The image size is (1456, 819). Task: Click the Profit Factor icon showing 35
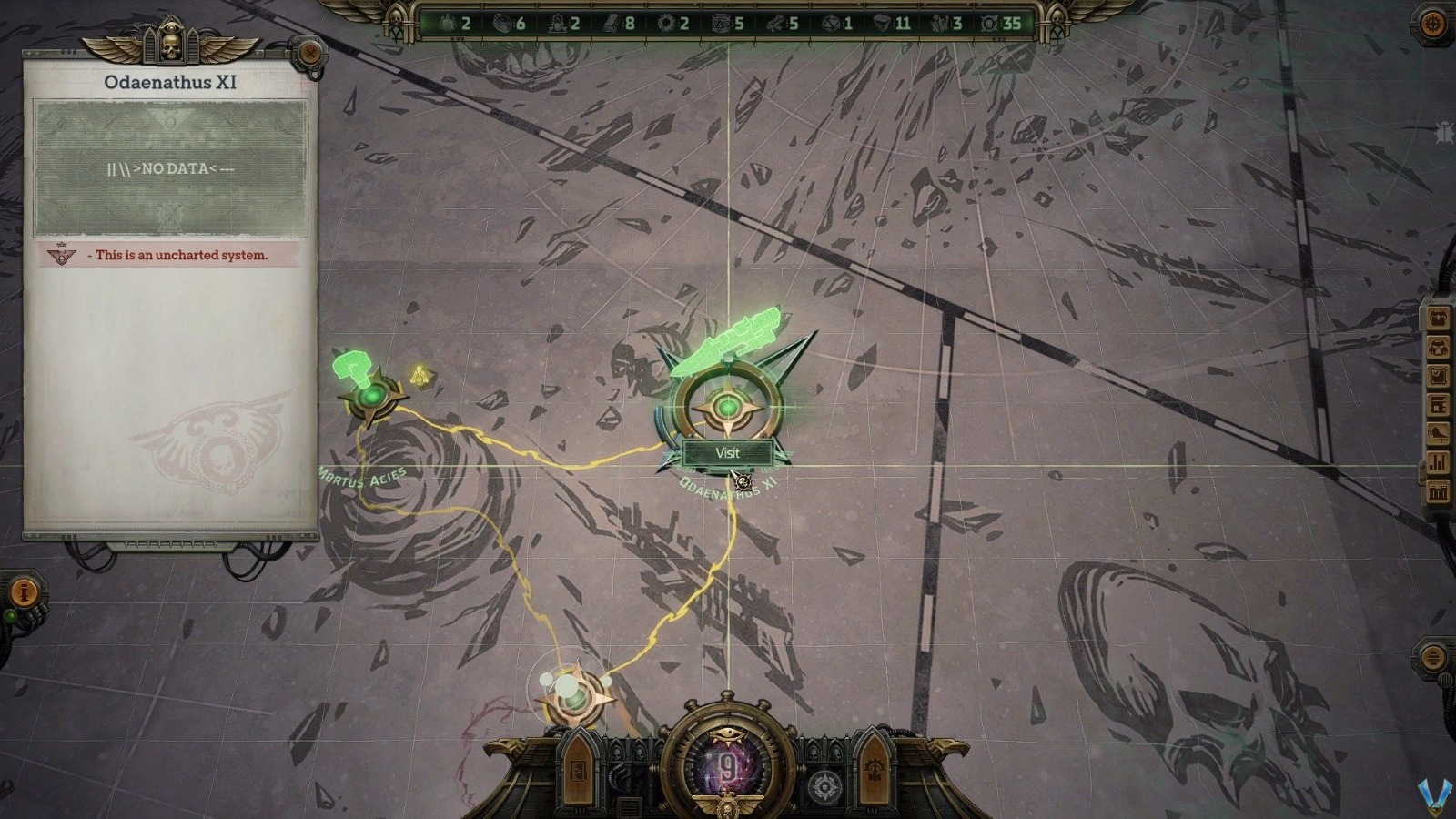[x=988, y=25]
